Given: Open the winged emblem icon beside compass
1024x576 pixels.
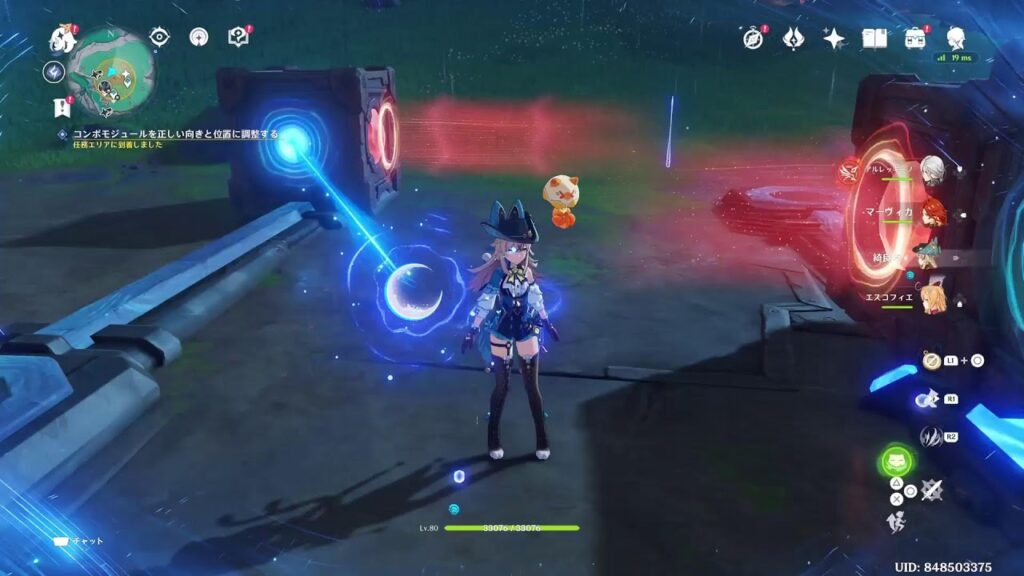Looking at the screenshot, I should pyautogui.click(x=794, y=38).
